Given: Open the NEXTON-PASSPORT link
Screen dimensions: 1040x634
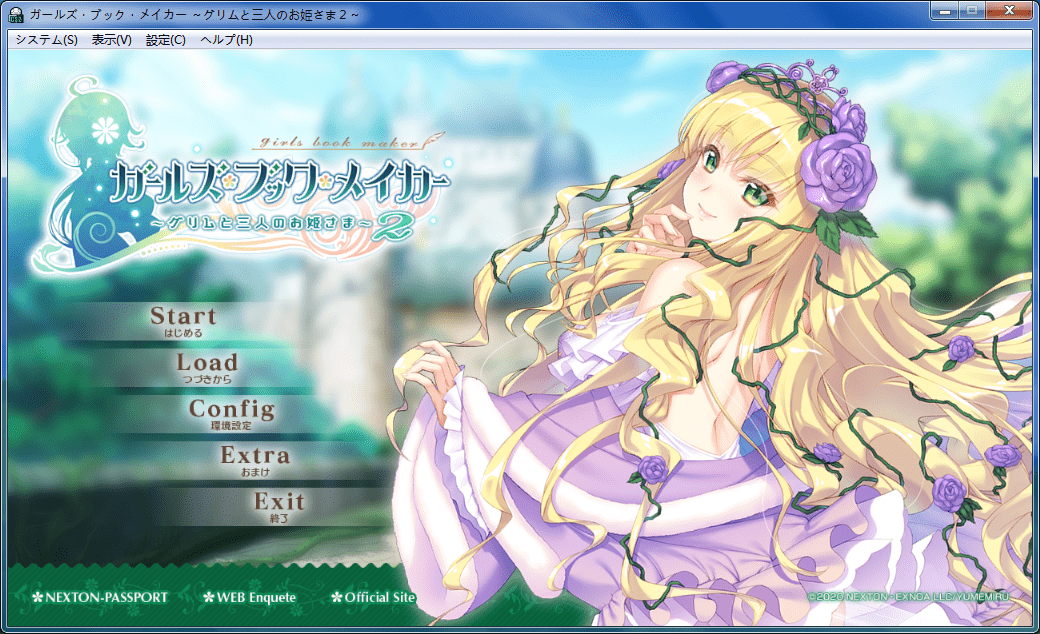Looking at the screenshot, I should pyautogui.click(x=100, y=598).
